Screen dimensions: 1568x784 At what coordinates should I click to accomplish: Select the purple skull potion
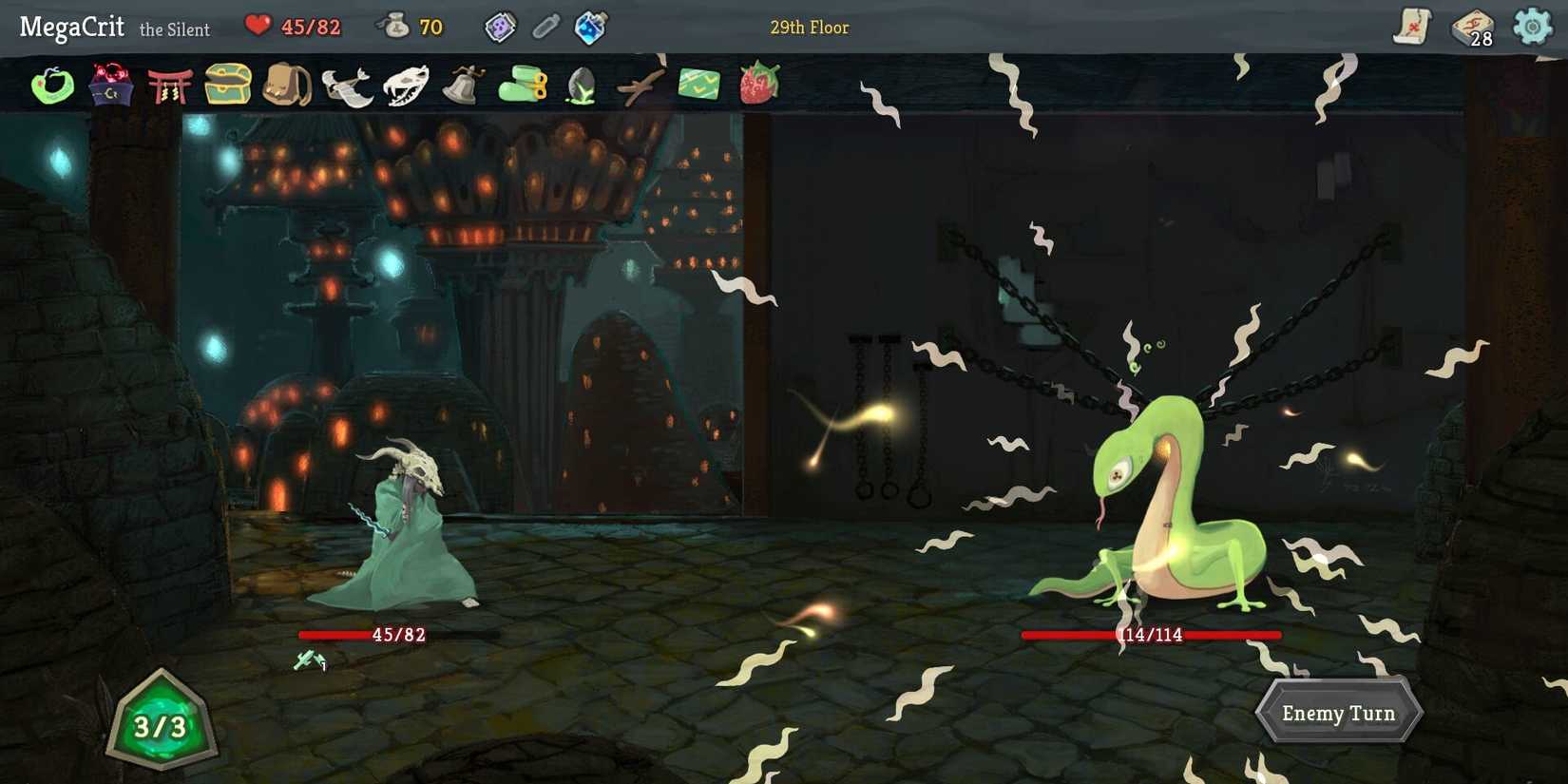tap(501, 27)
